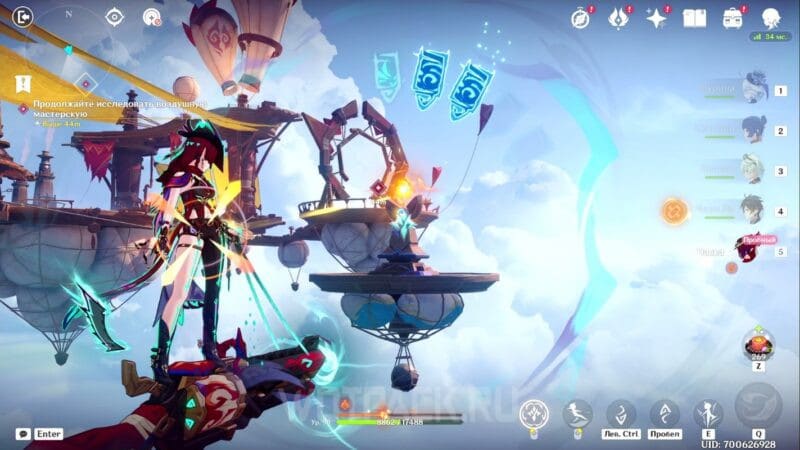Viewport: 800px width, 450px height.
Task: Trigger the elemental burst icon
Action: tap(757, 406)
